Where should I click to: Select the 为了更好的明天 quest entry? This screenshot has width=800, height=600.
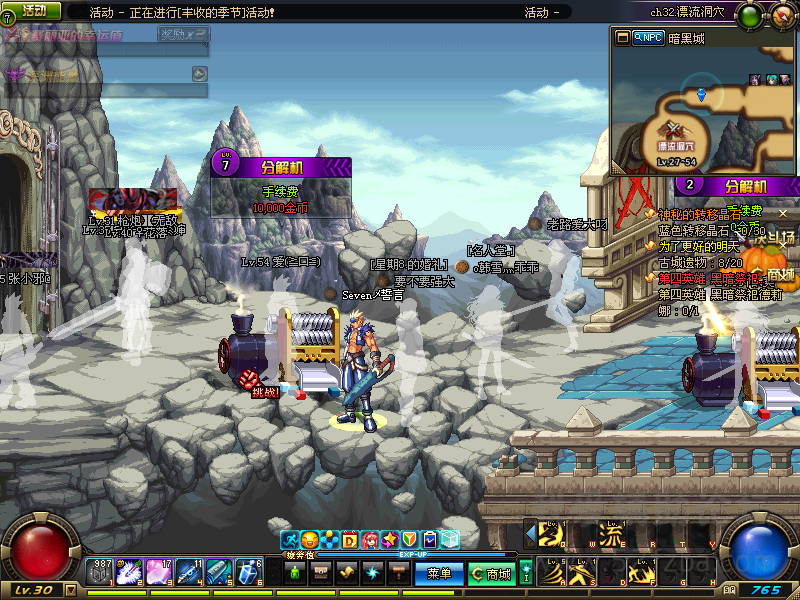tap(699, 246)
